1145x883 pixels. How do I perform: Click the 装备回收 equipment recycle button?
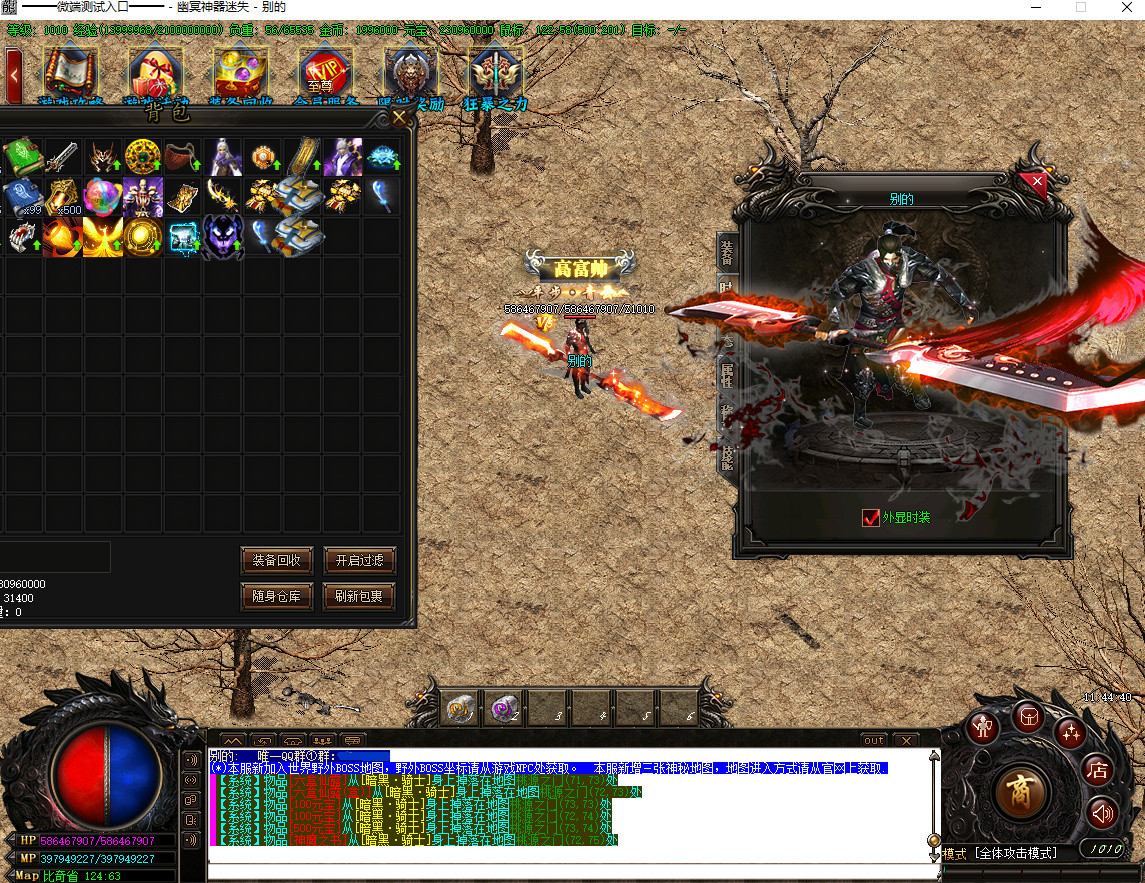(x=277, y=560)
